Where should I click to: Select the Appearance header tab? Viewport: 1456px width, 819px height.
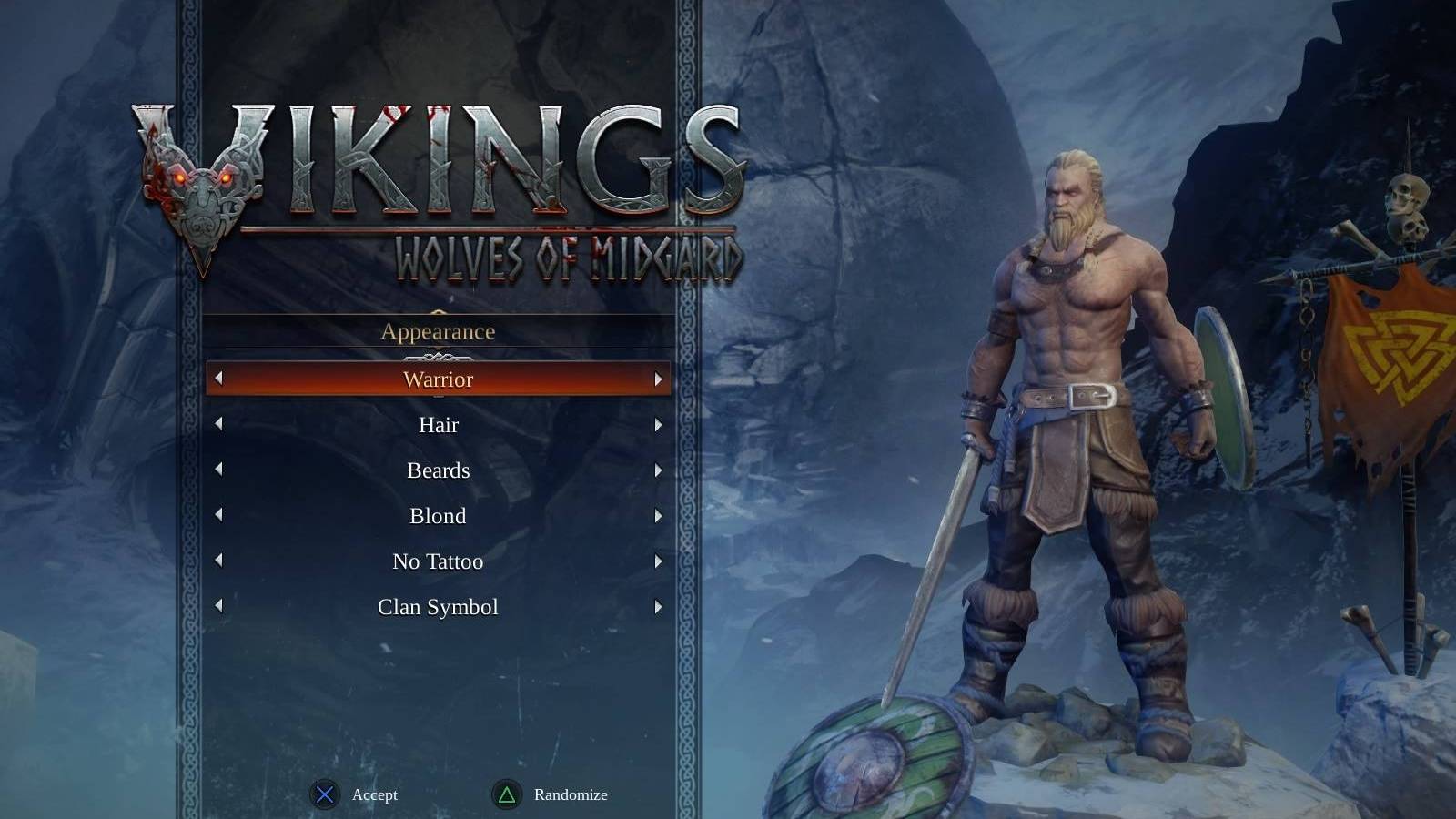439,331
